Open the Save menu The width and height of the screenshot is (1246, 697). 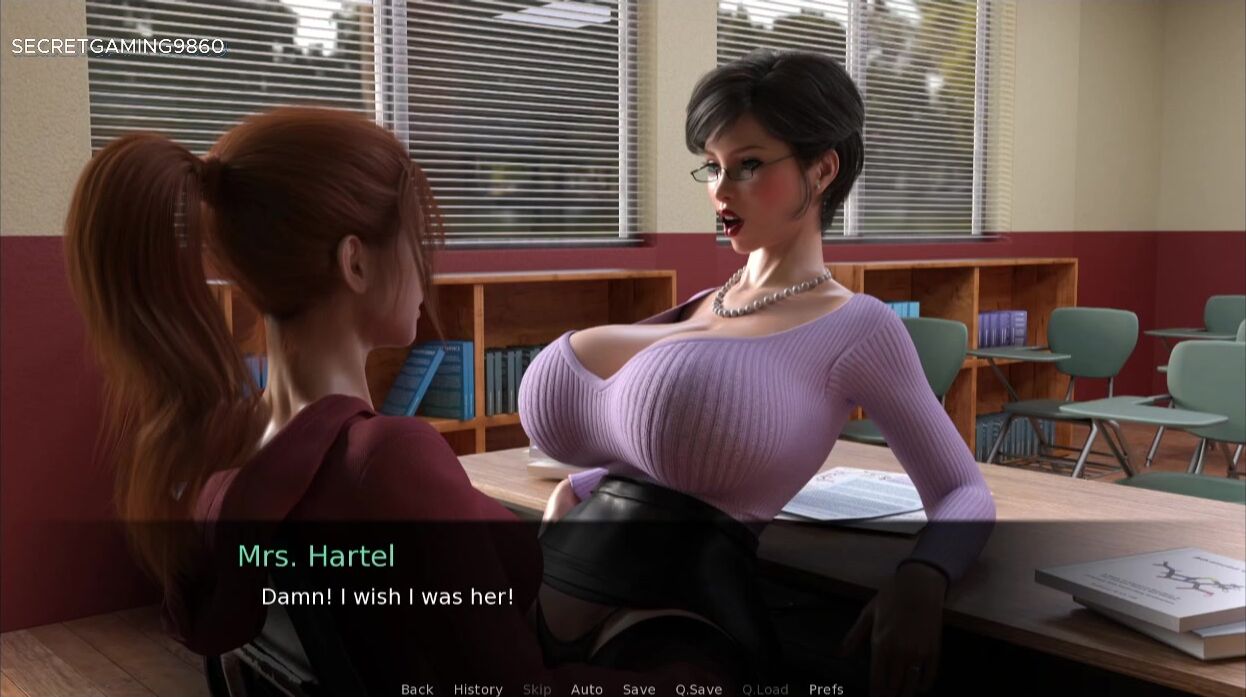639,689
